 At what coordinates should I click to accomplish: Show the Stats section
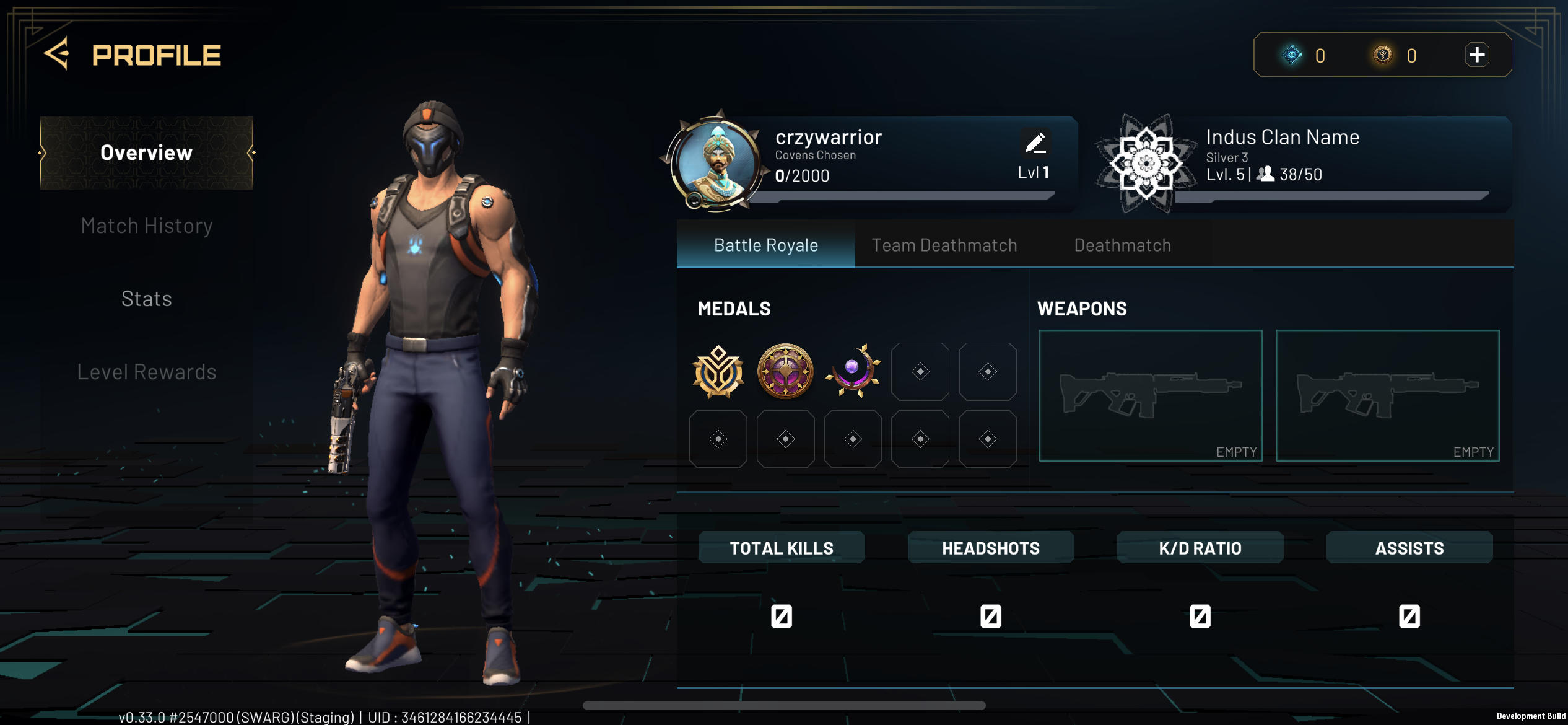tap(147, 299)
